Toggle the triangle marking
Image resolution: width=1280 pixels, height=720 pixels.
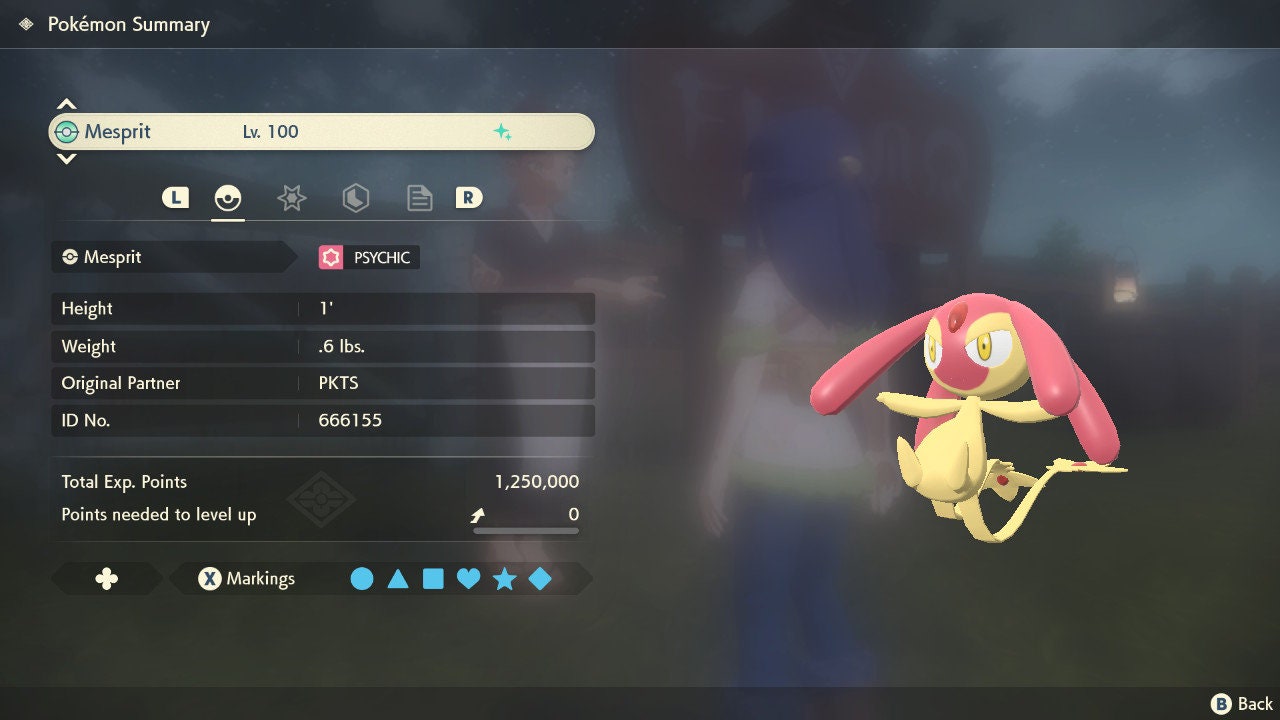pos(398,579)
